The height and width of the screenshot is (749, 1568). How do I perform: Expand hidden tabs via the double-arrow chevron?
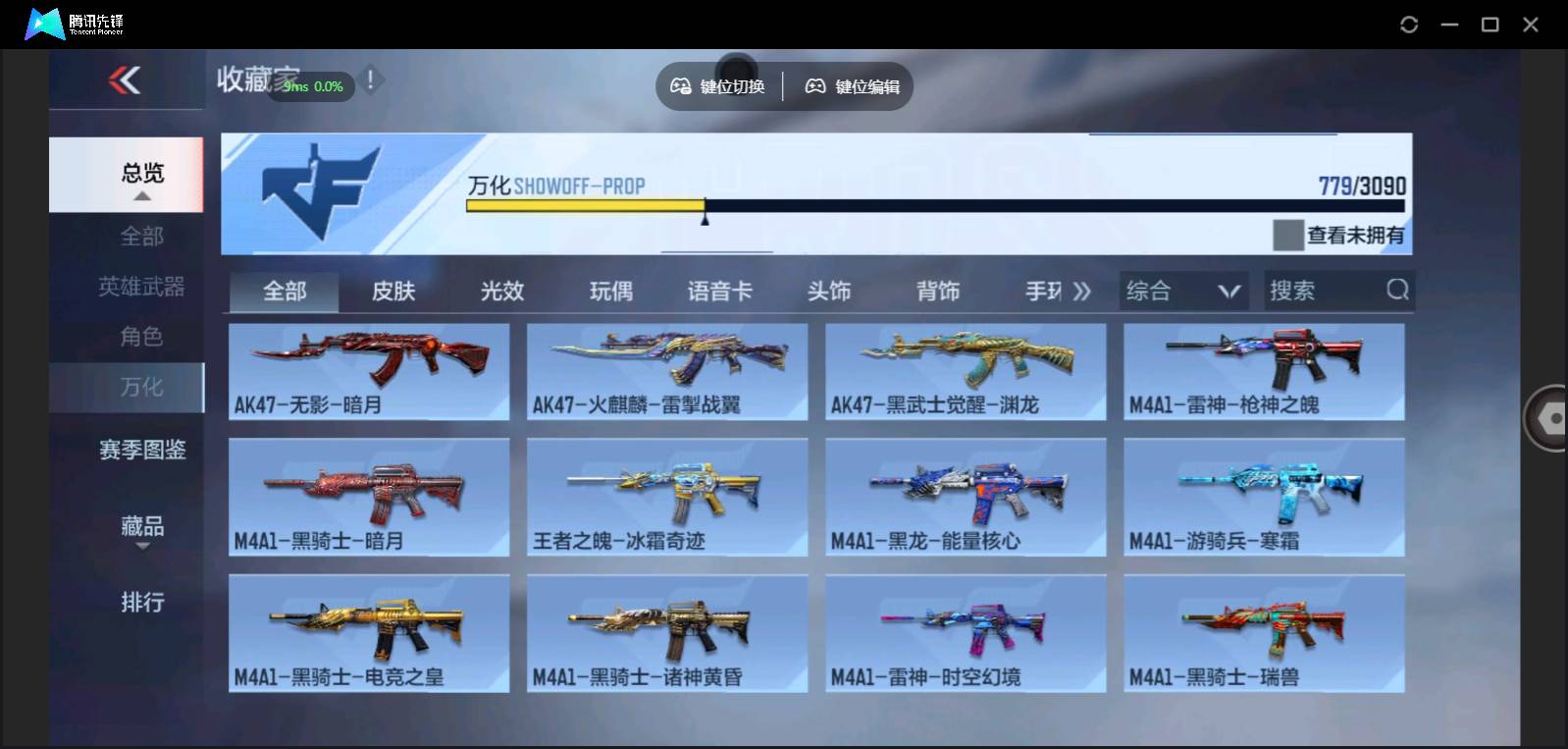(1082, 291)
